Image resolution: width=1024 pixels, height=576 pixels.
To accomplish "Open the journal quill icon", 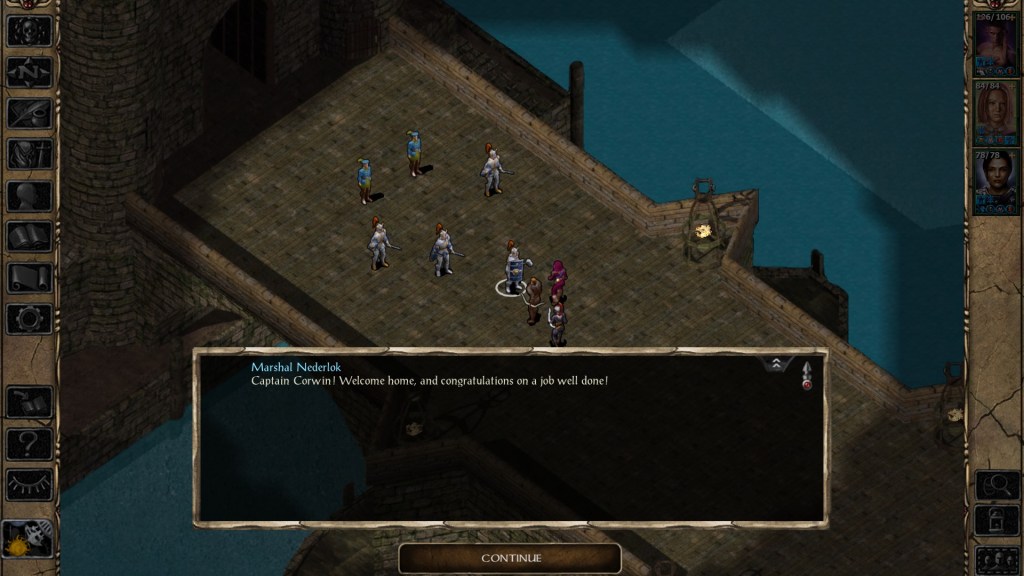I will (x=30, y=112).
